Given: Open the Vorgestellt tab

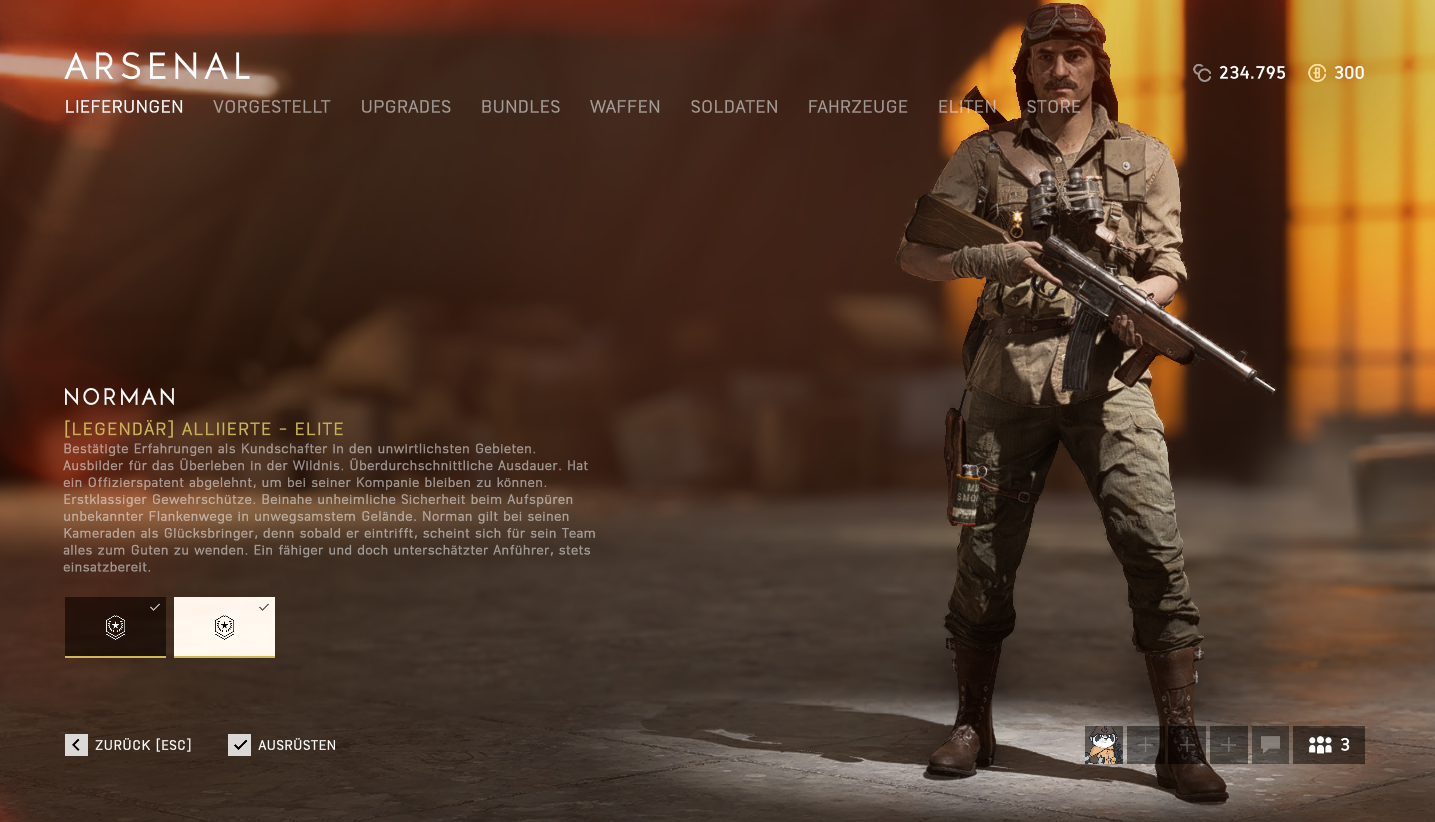Looking at the screenshot, I should pyautogui.click(x=271, y=107).
